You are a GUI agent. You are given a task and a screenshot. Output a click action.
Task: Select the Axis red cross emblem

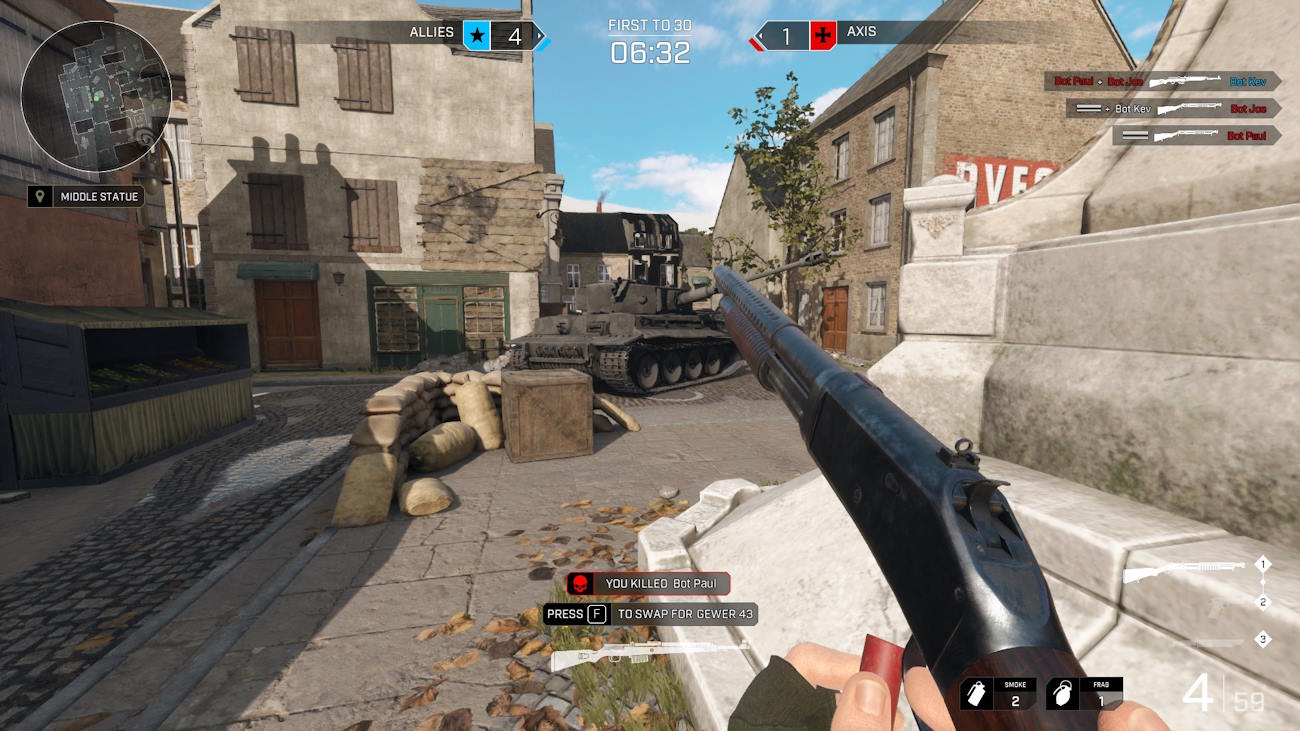point(822,37)
